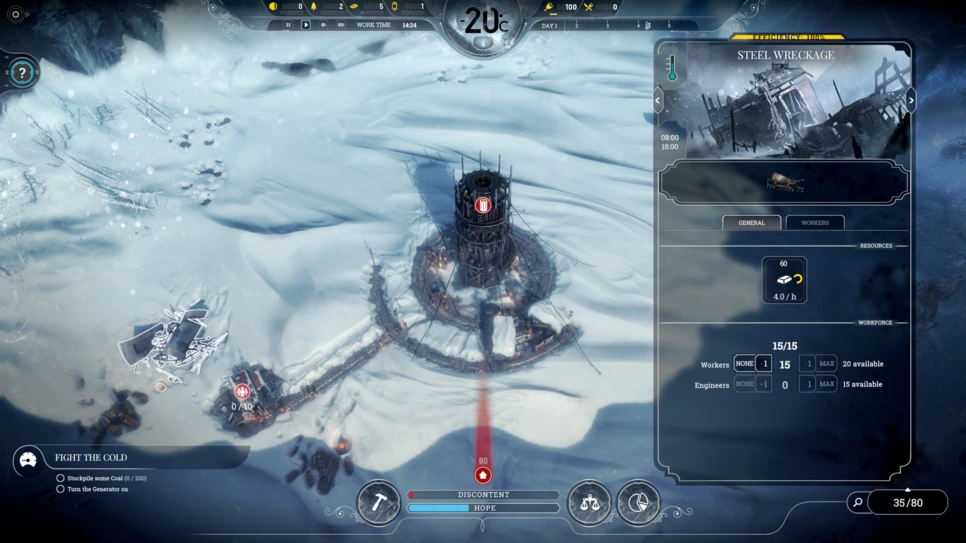
Task: Open the settings gear menu
Action: [15, 14]
